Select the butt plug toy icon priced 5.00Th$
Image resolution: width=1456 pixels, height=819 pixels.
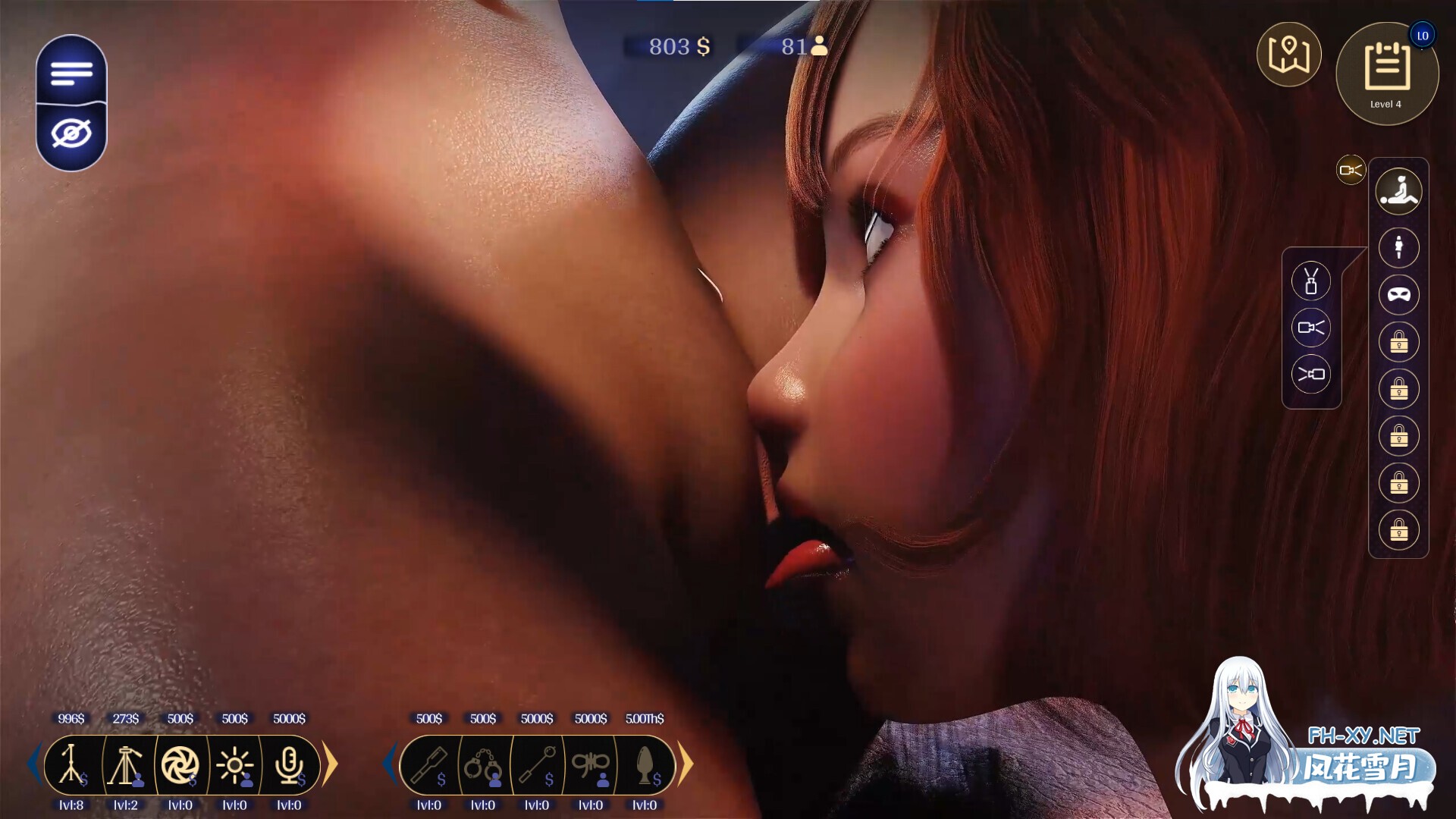coord(645,766)
